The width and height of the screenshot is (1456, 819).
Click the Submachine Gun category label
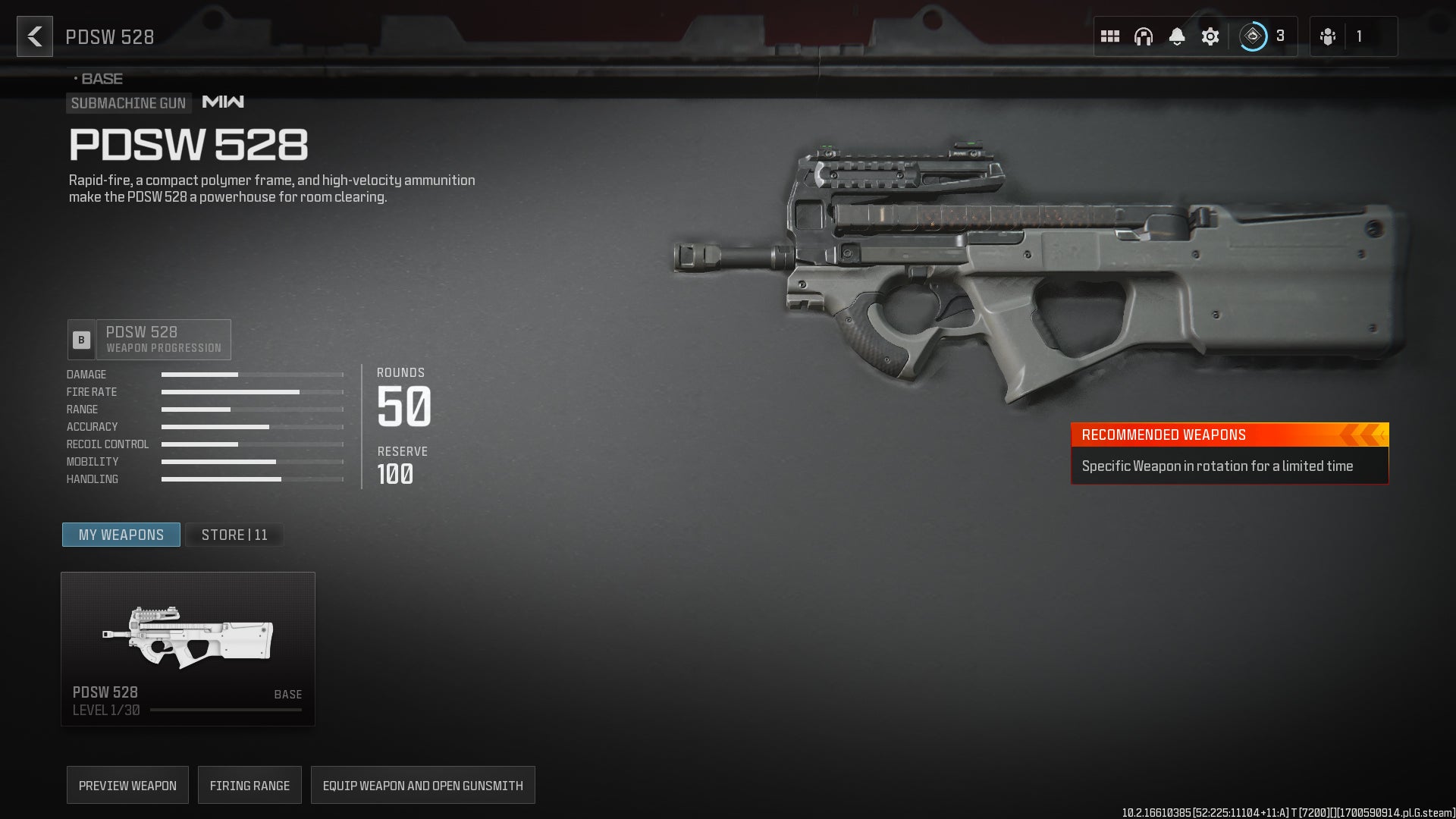127,103
